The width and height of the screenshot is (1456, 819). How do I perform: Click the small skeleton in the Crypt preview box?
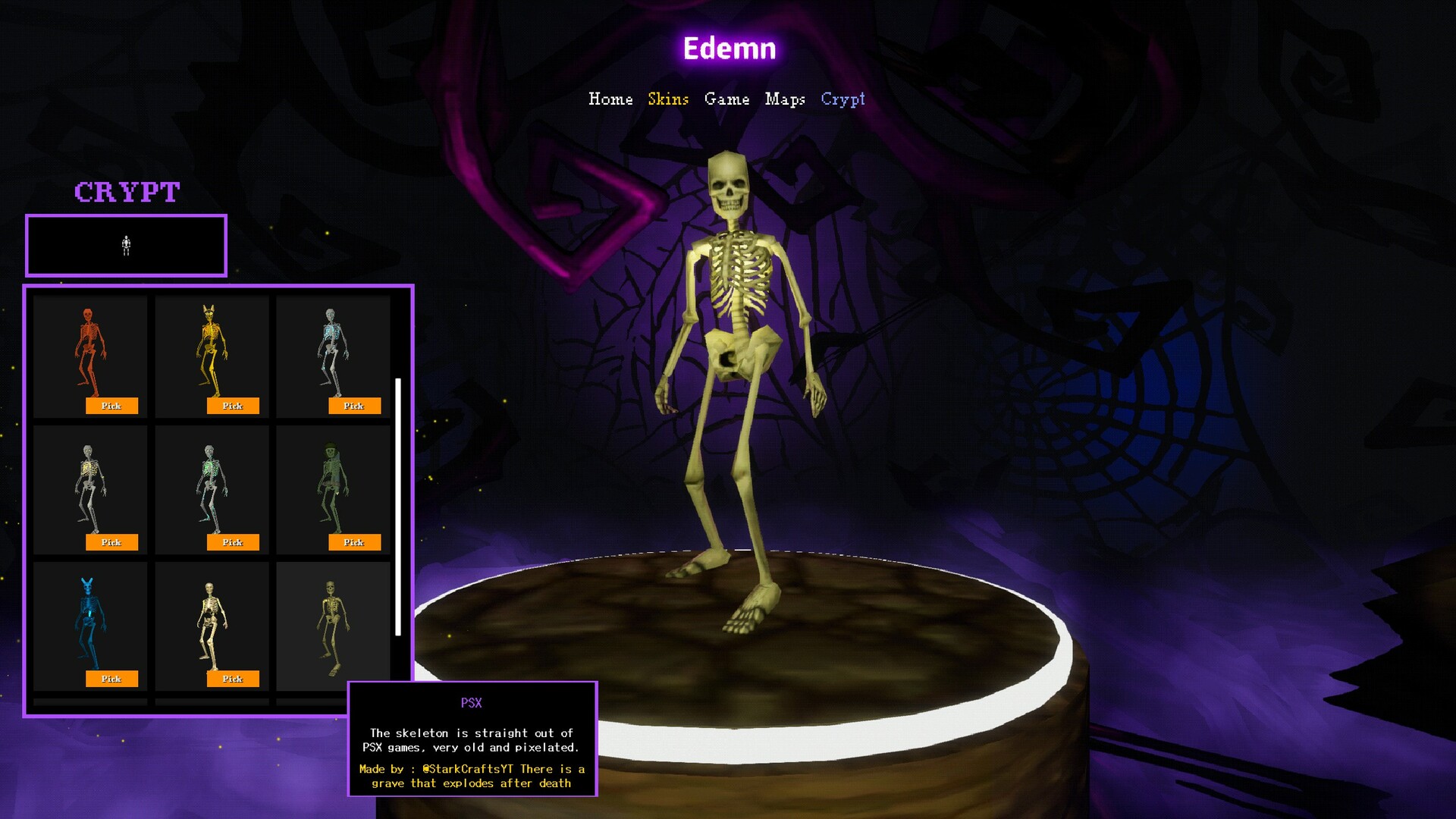[x=126, y=245]
